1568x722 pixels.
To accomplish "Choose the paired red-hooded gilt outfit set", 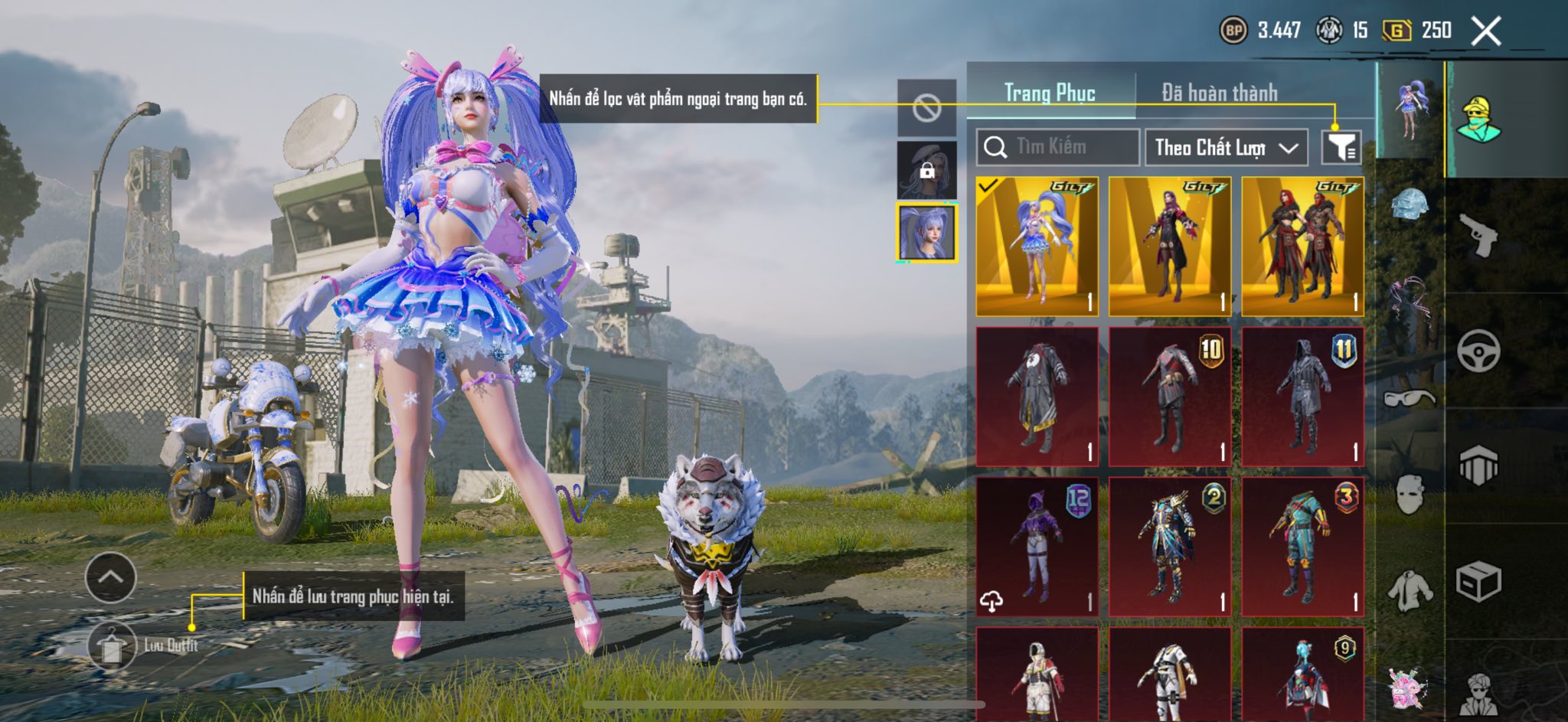I will [1302, 247].
